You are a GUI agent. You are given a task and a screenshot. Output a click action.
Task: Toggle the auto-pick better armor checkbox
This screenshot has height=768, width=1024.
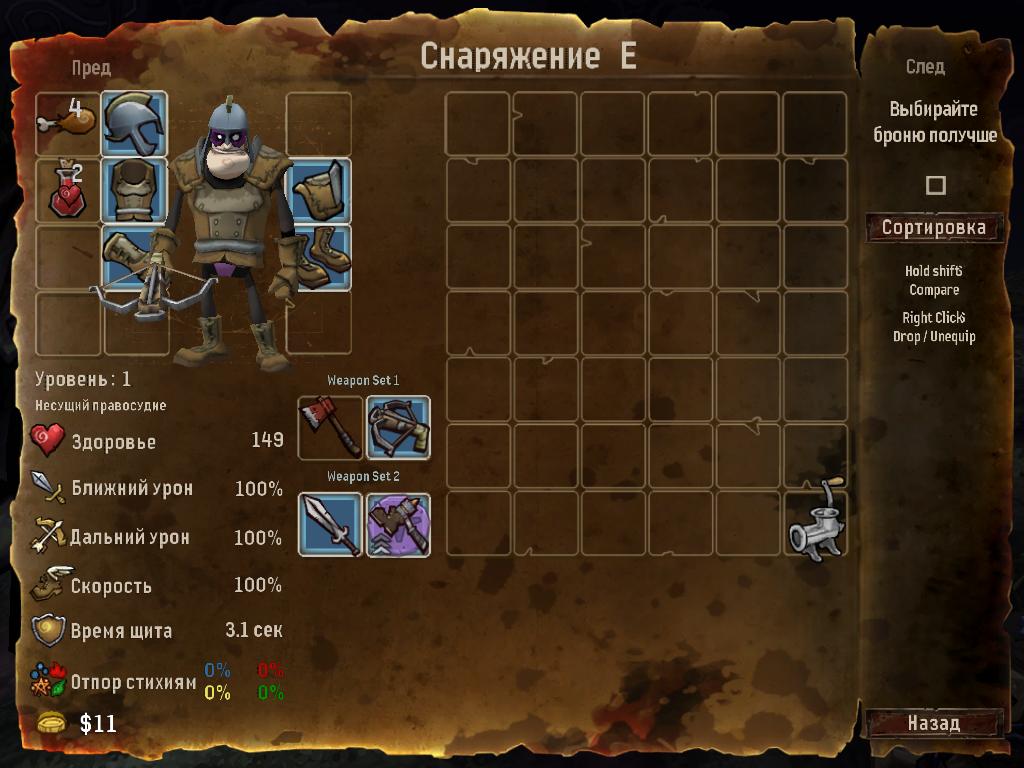point(935,185)
